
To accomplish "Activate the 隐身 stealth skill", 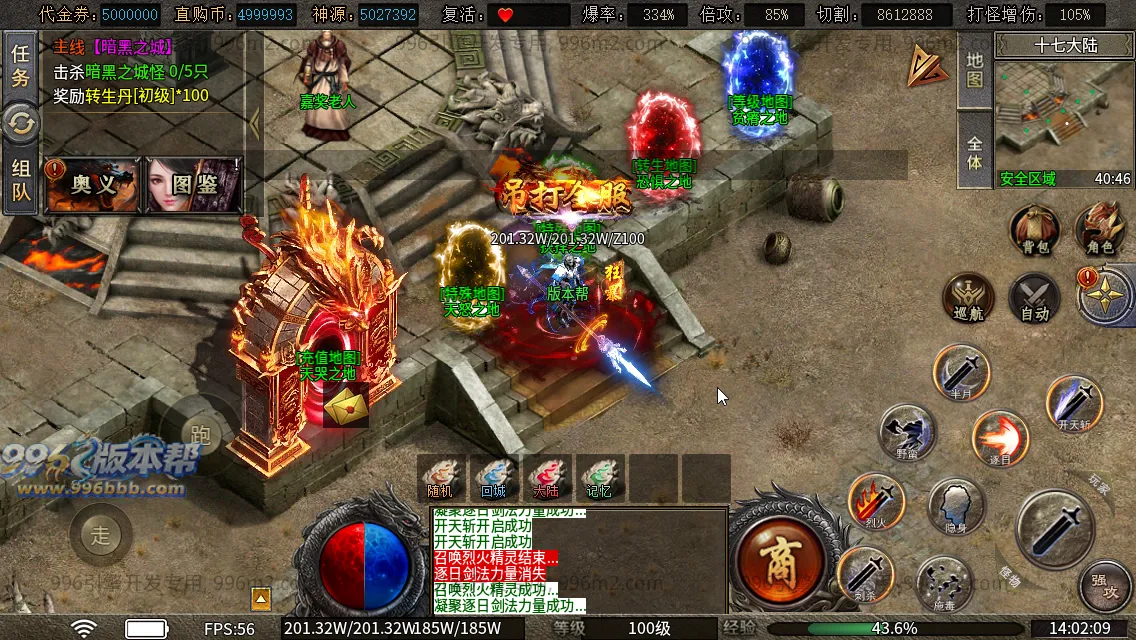I will tap(956, 507).
